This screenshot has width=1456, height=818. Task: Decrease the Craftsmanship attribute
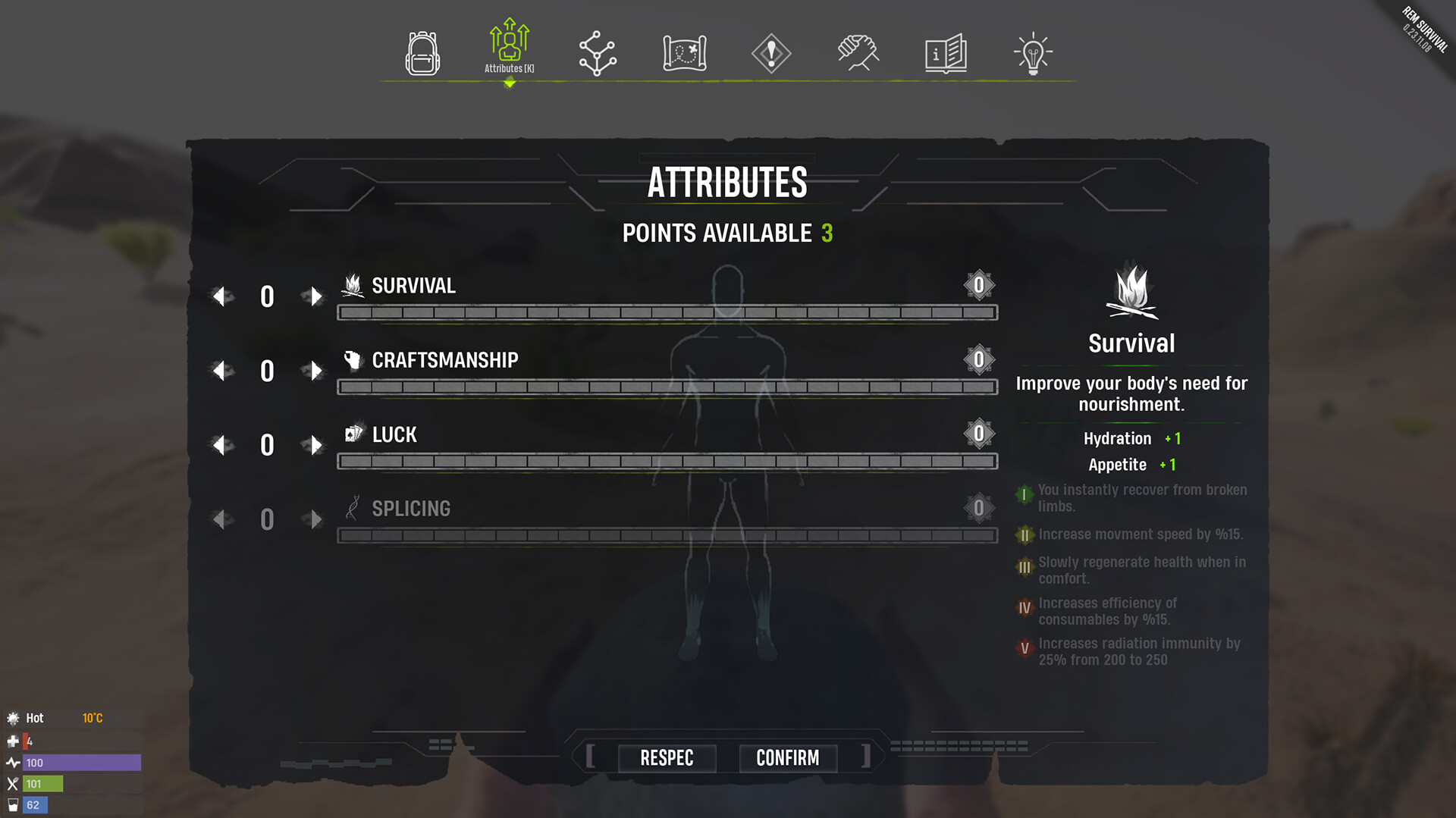[221, 371]
